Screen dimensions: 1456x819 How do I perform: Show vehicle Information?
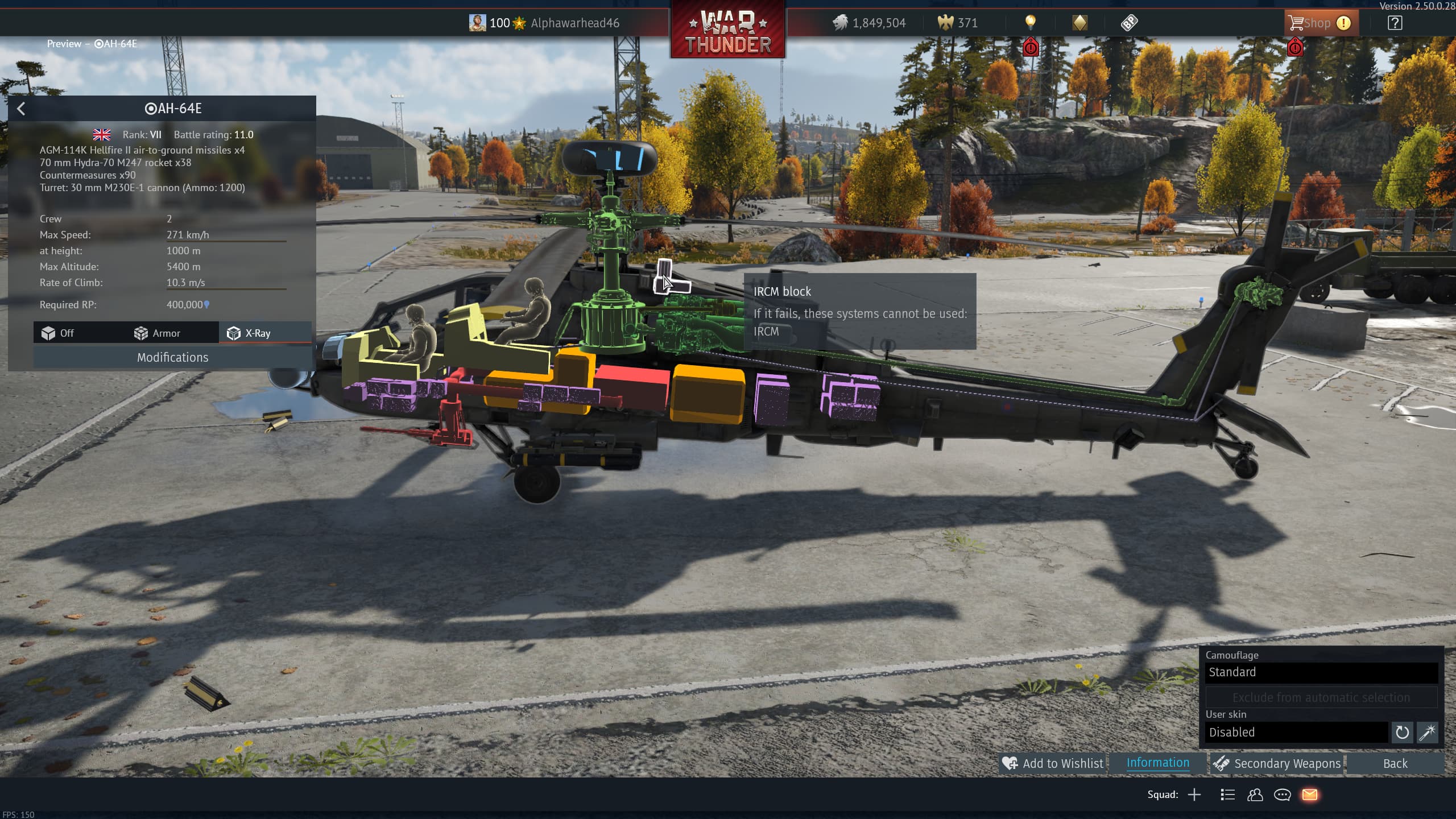point(1157,763)
